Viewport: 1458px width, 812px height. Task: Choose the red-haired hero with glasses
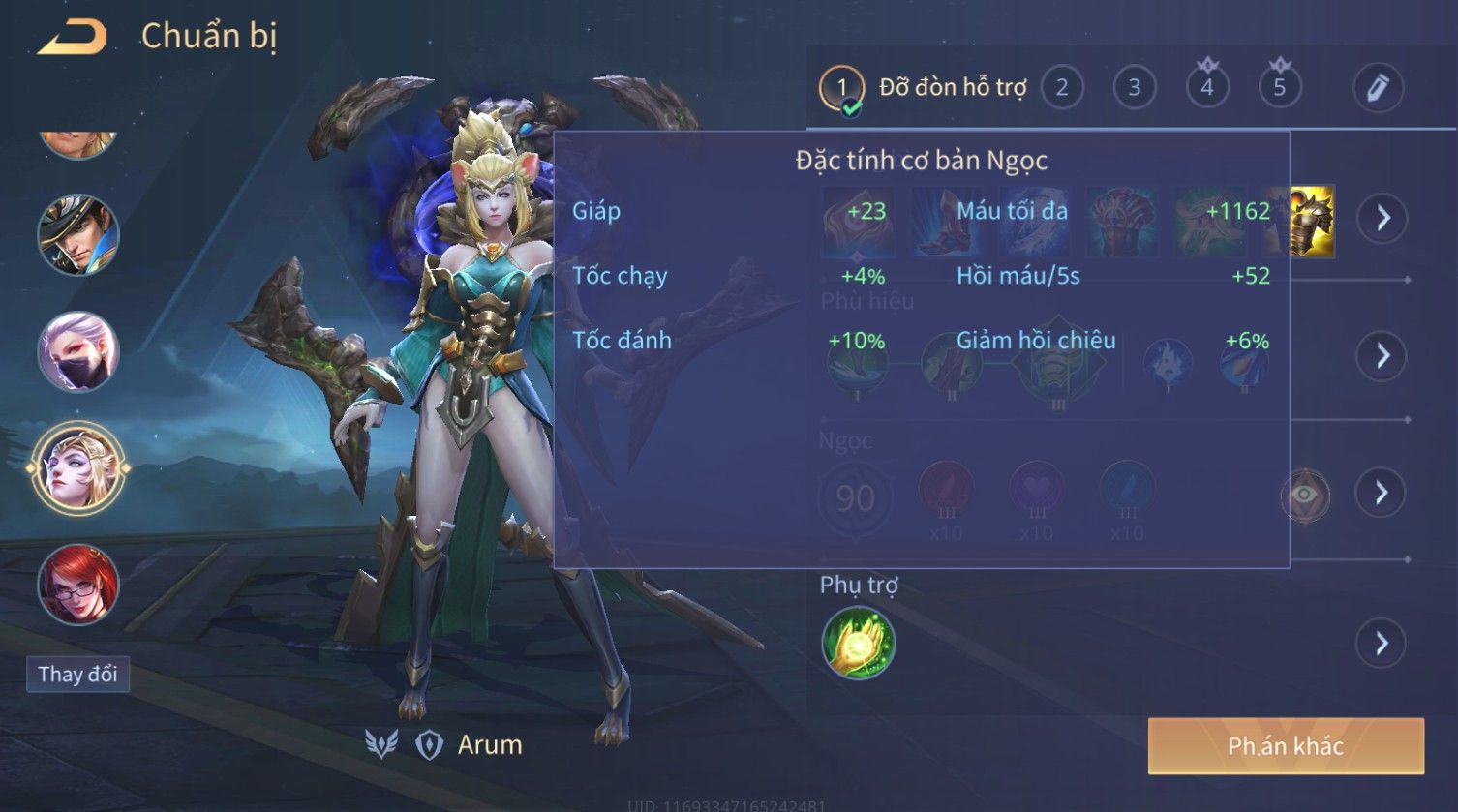(78, 585)
